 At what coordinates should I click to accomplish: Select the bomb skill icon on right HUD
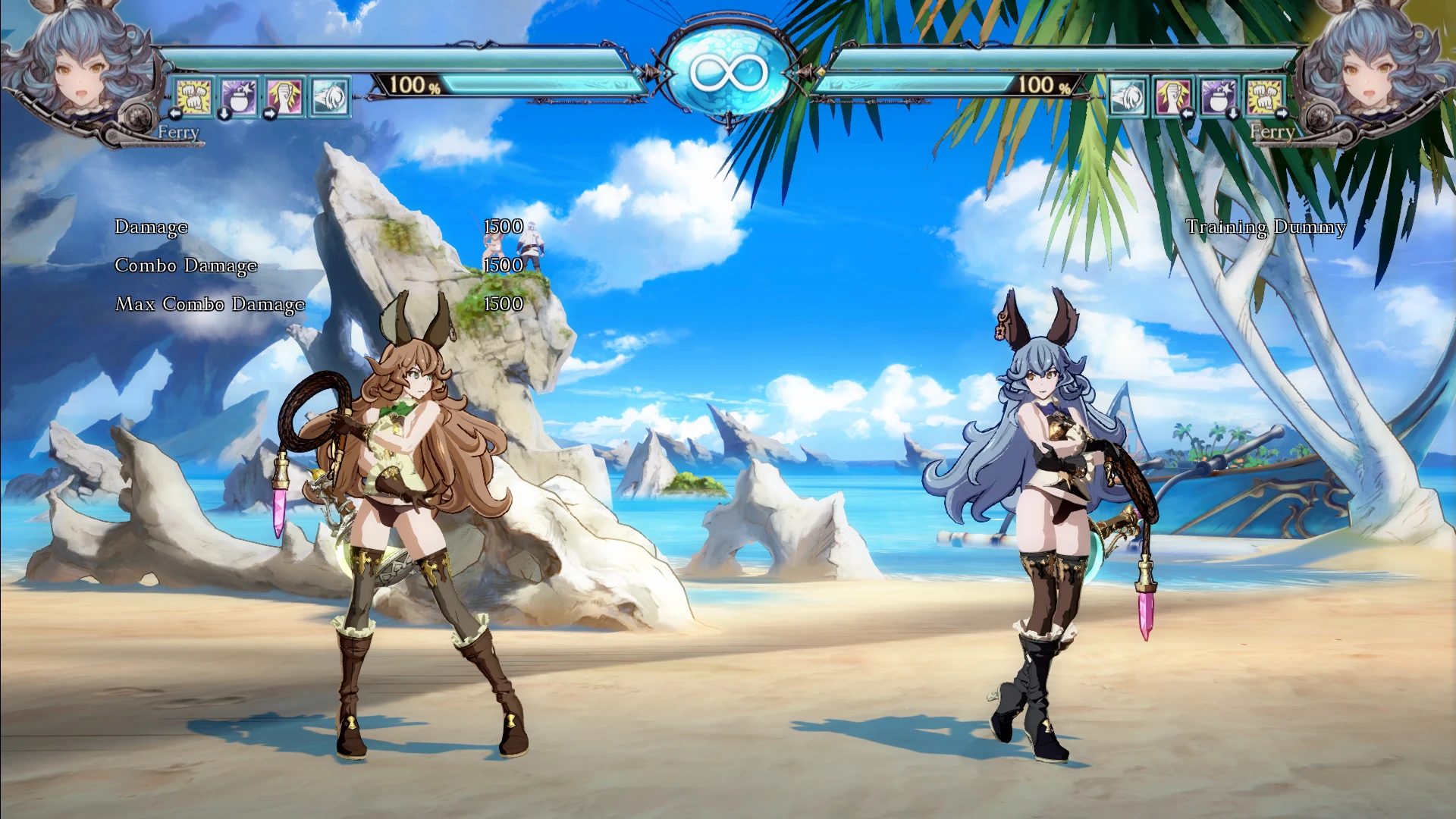coord(1218,97)
